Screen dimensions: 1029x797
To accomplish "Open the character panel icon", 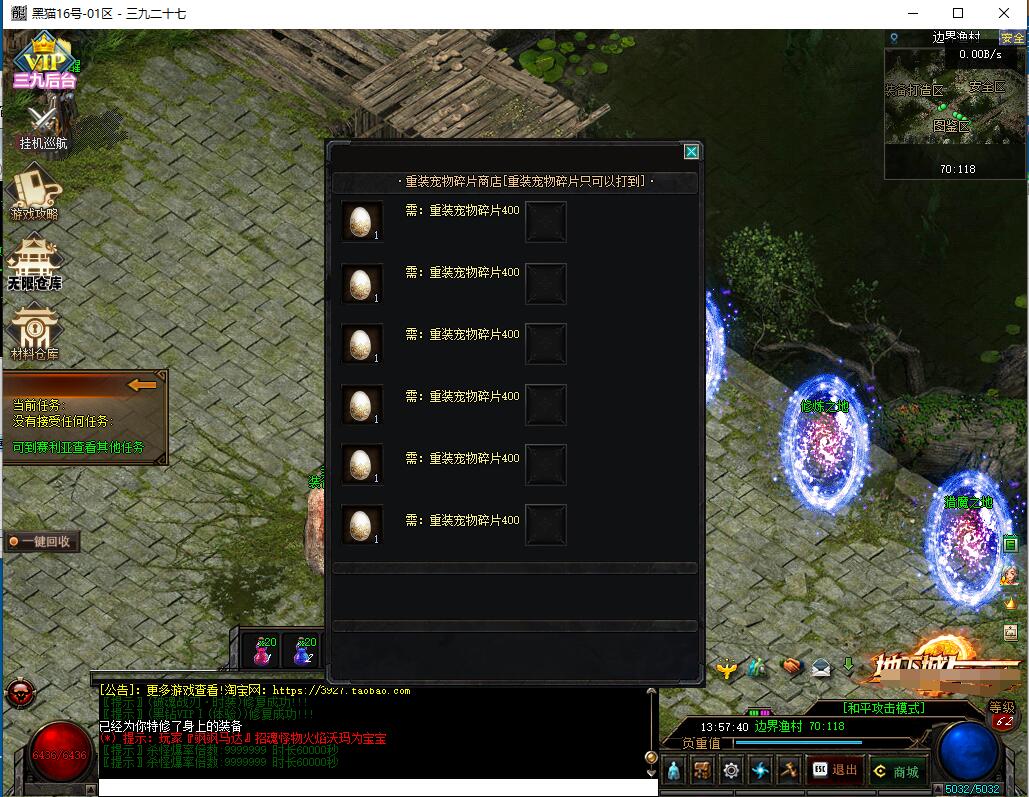I will (x=674, y=771).
